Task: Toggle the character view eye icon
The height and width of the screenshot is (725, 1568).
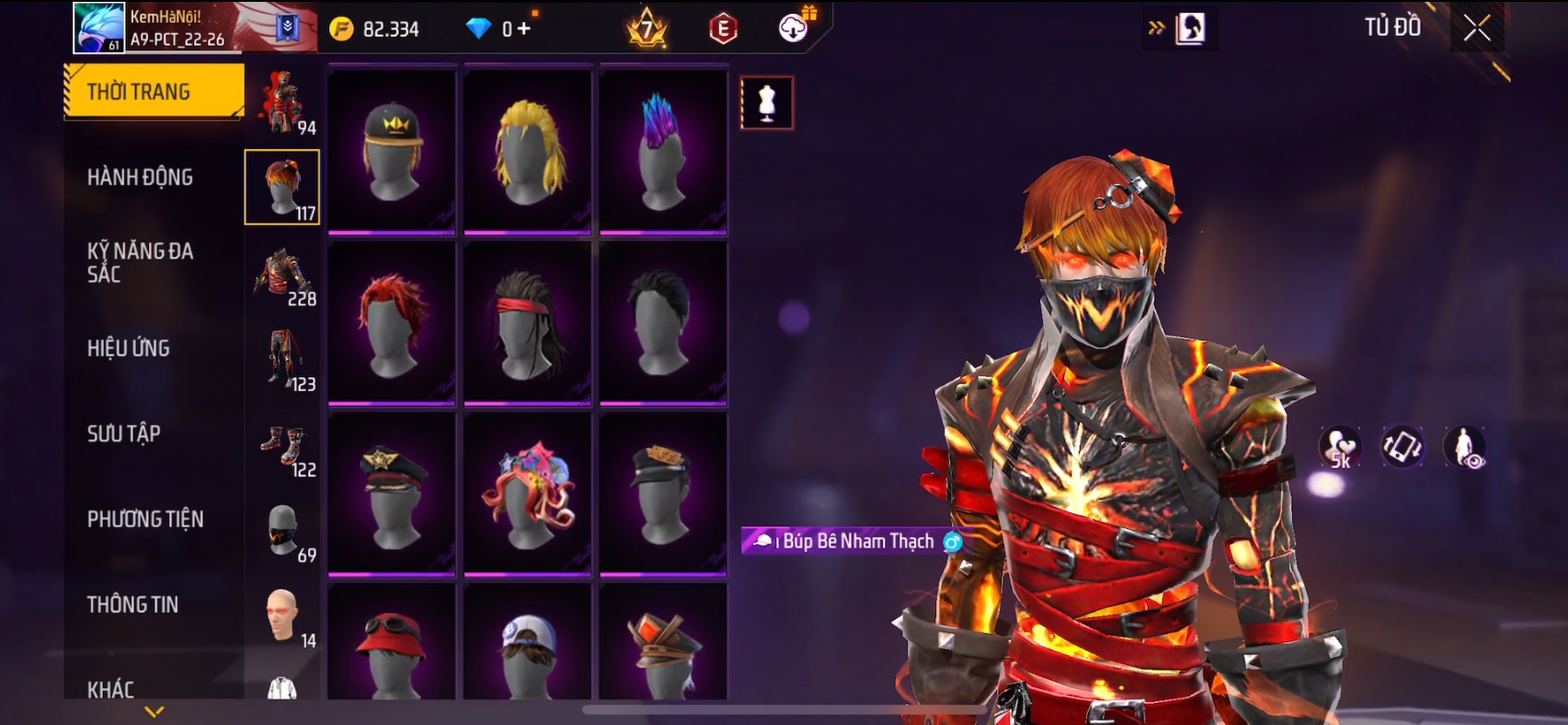Action: tap(1464, 448)
